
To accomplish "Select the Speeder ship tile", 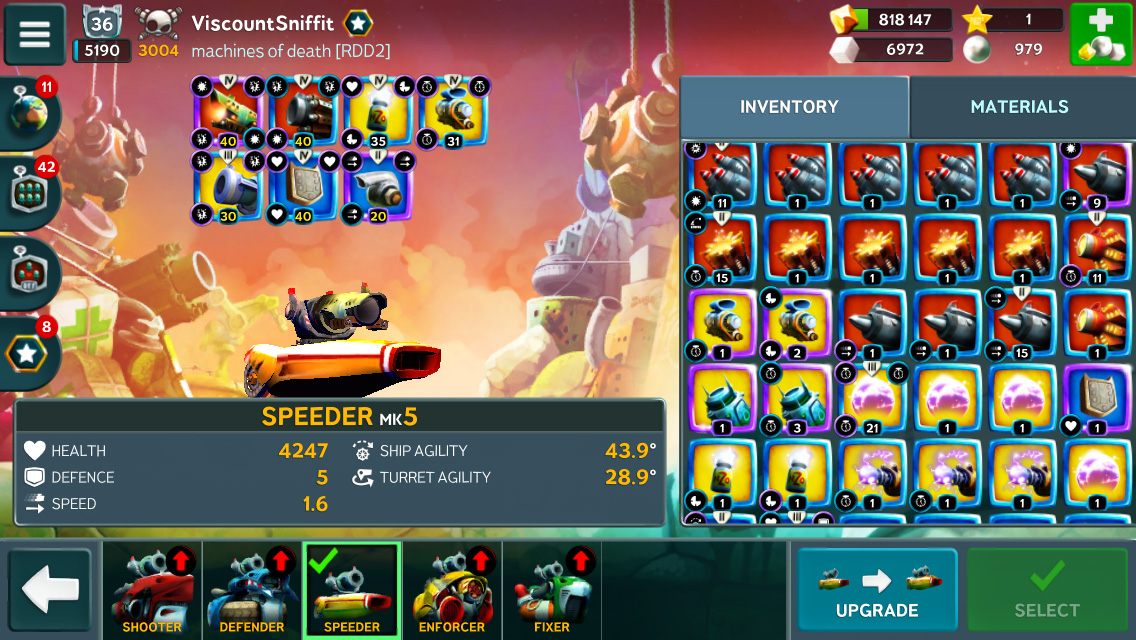I will 352,591.
